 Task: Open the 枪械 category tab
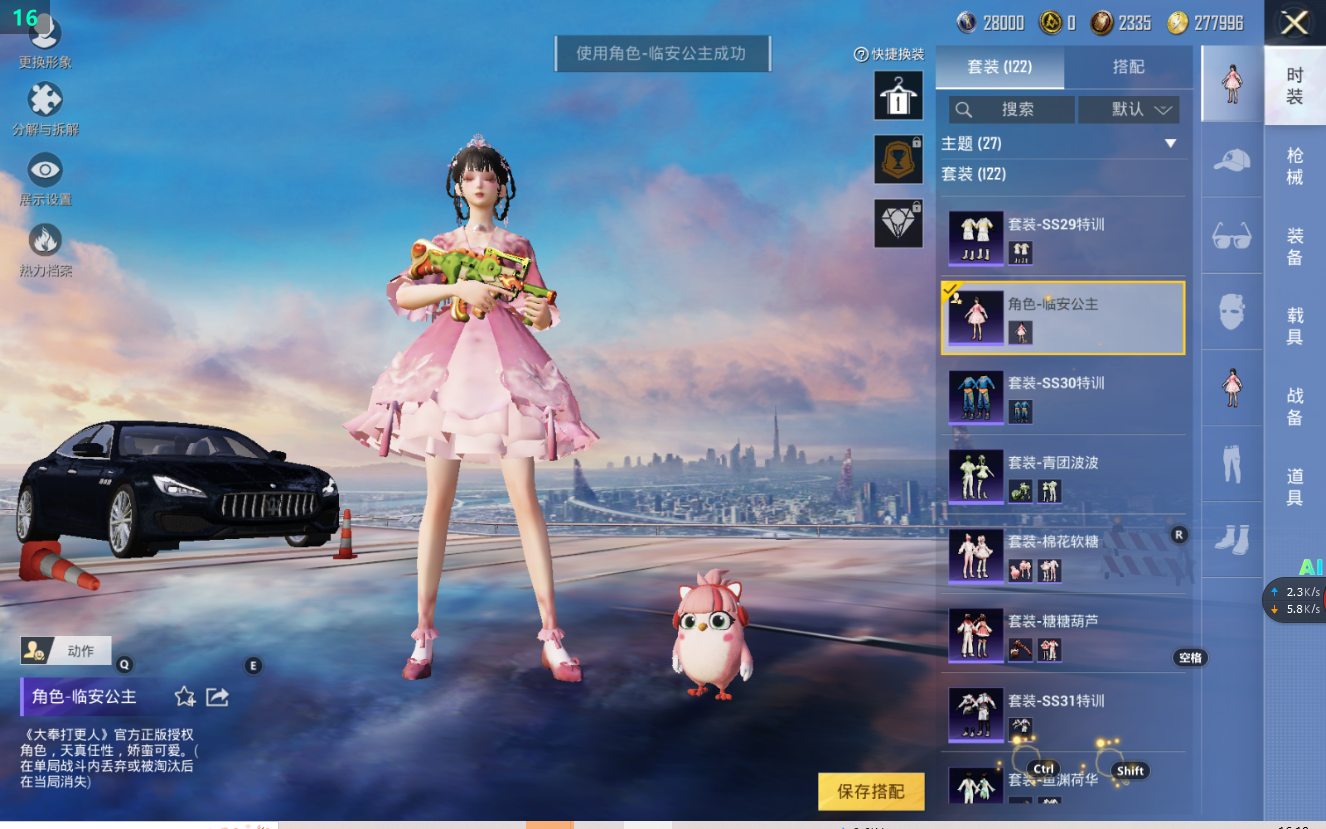(1294, 166)
